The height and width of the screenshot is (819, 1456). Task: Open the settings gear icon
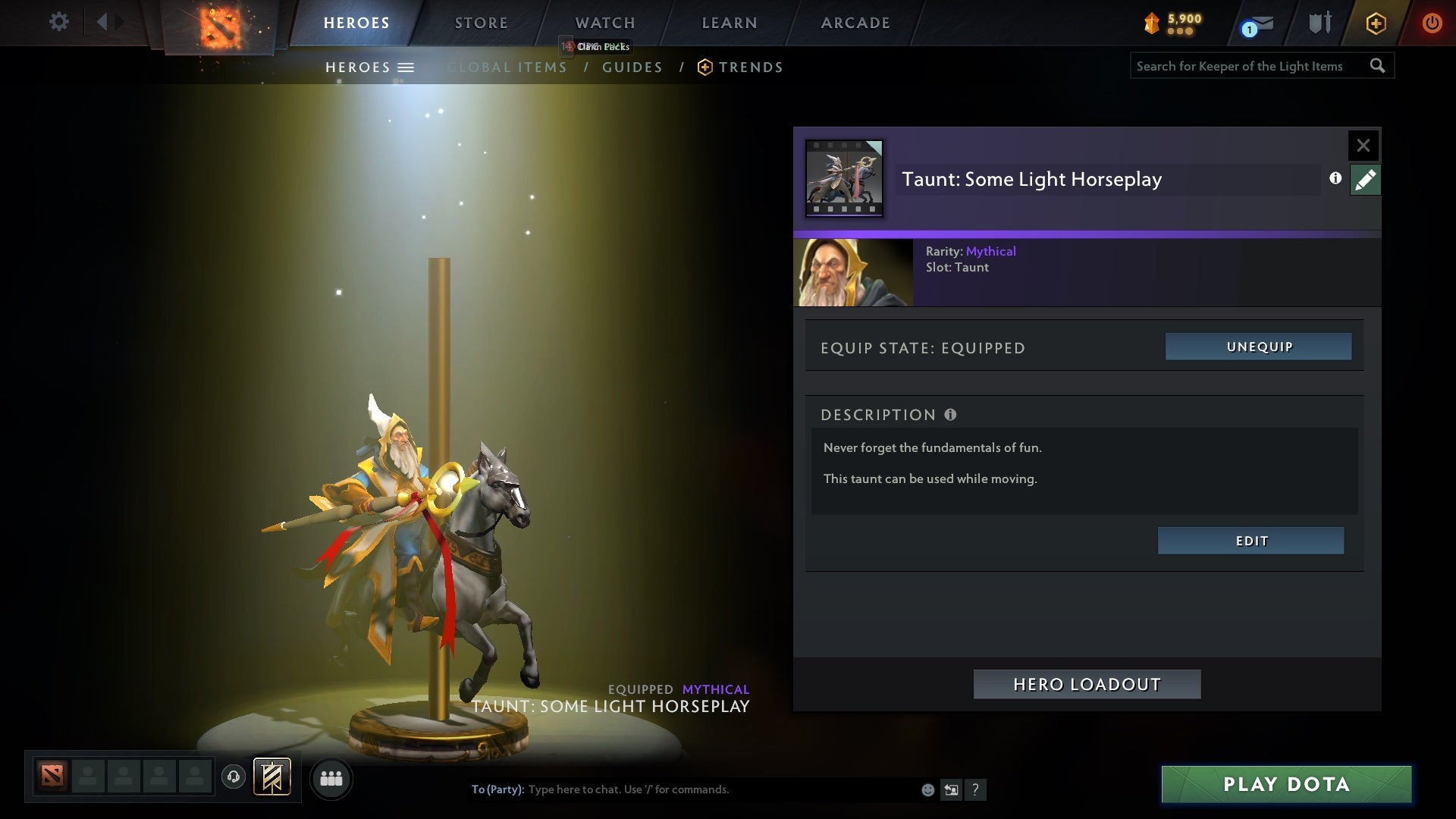click(x=59, y=22)
